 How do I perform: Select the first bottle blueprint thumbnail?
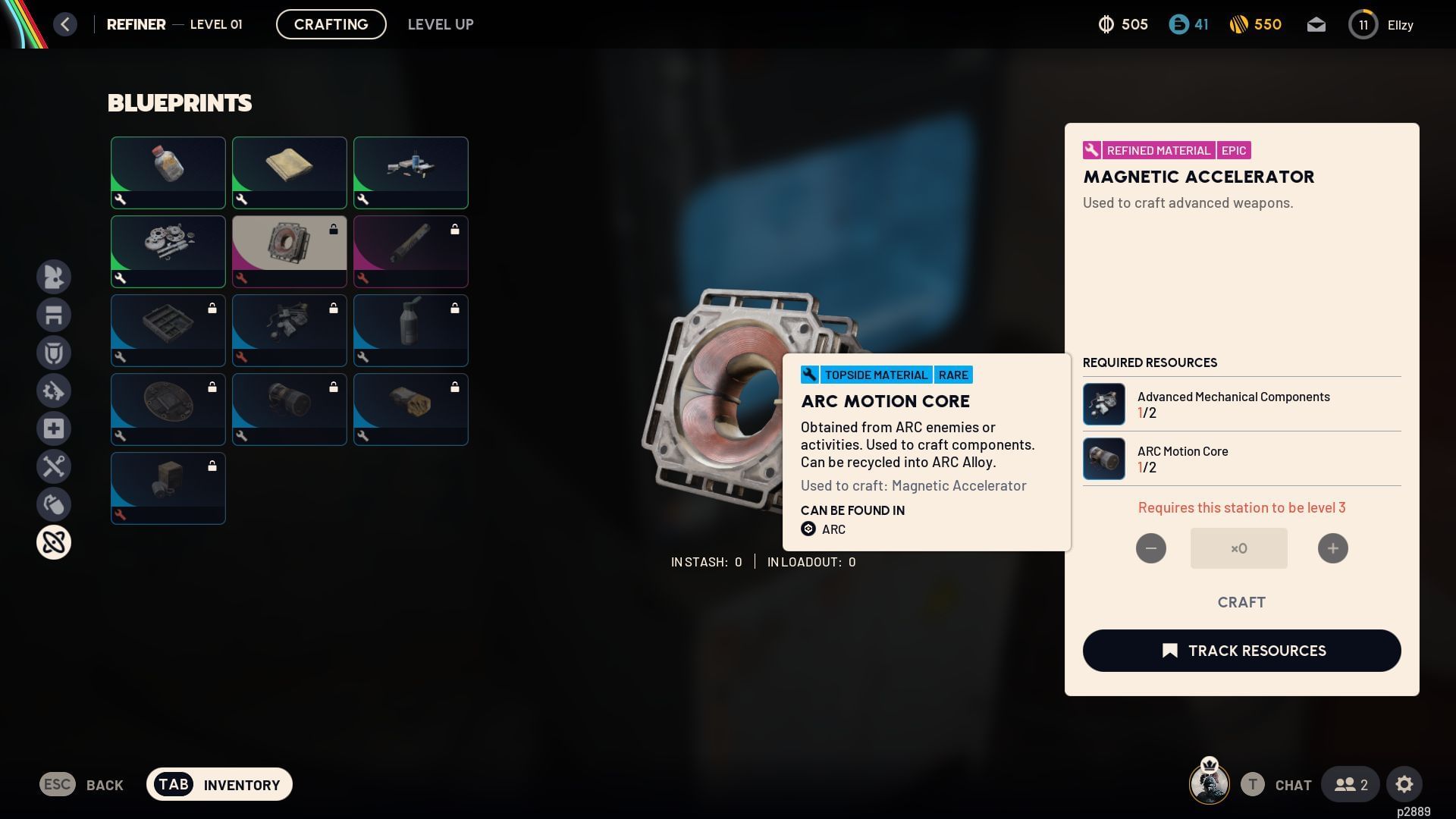coord(168,172)
